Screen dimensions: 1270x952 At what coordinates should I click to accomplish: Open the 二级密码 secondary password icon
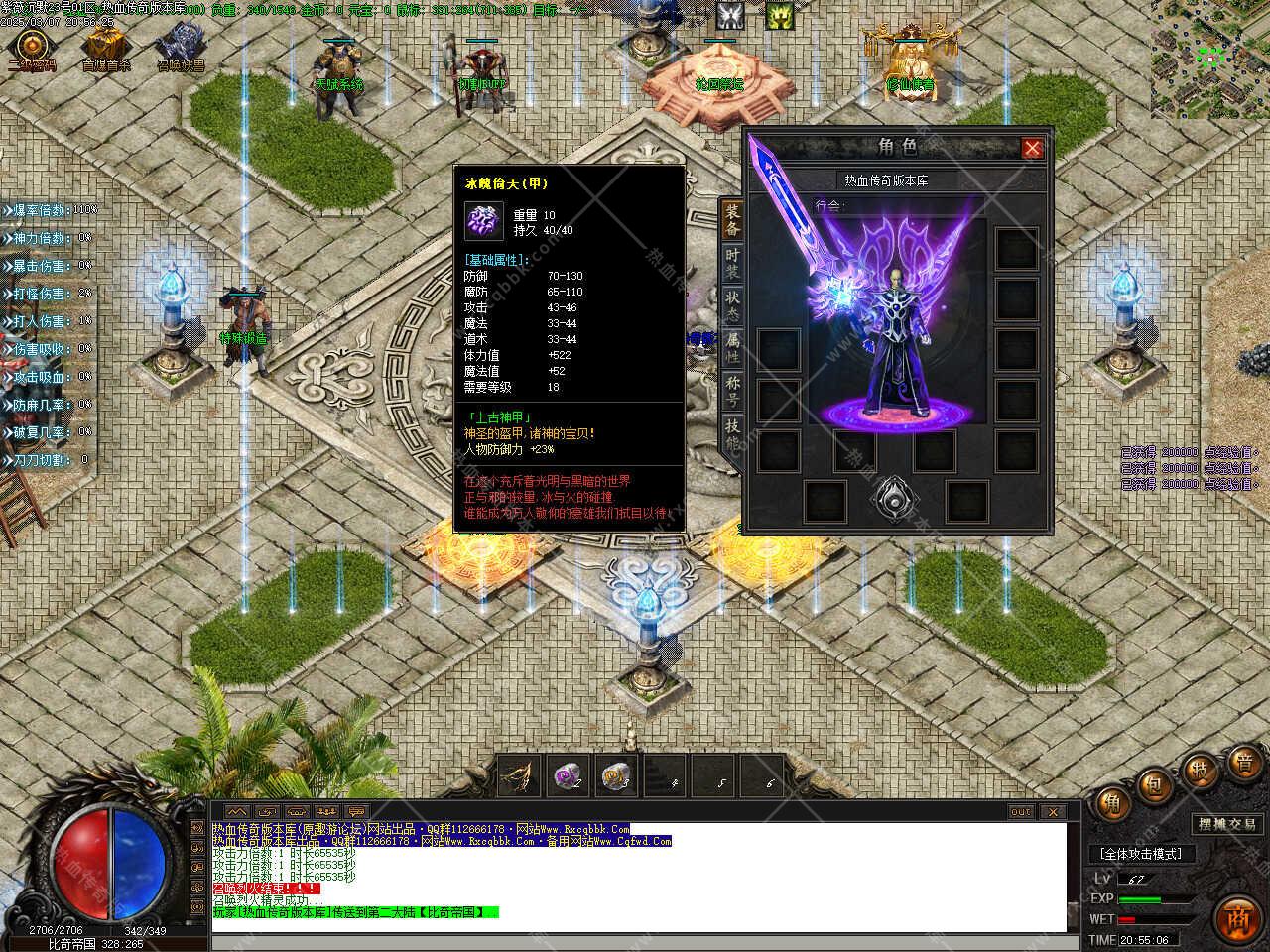point(31,47)
